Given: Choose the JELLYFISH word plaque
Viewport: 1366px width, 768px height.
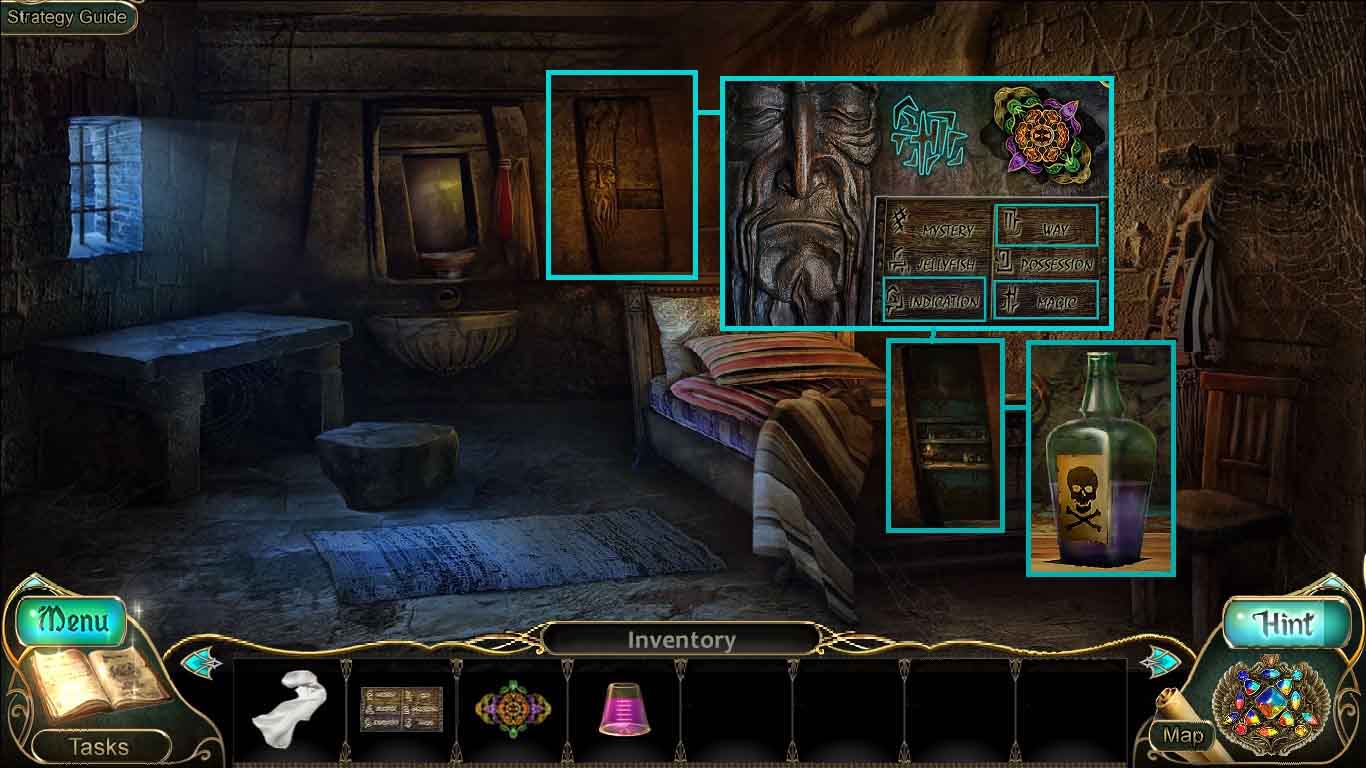Looking at the screenshot, I should [934, 264].
